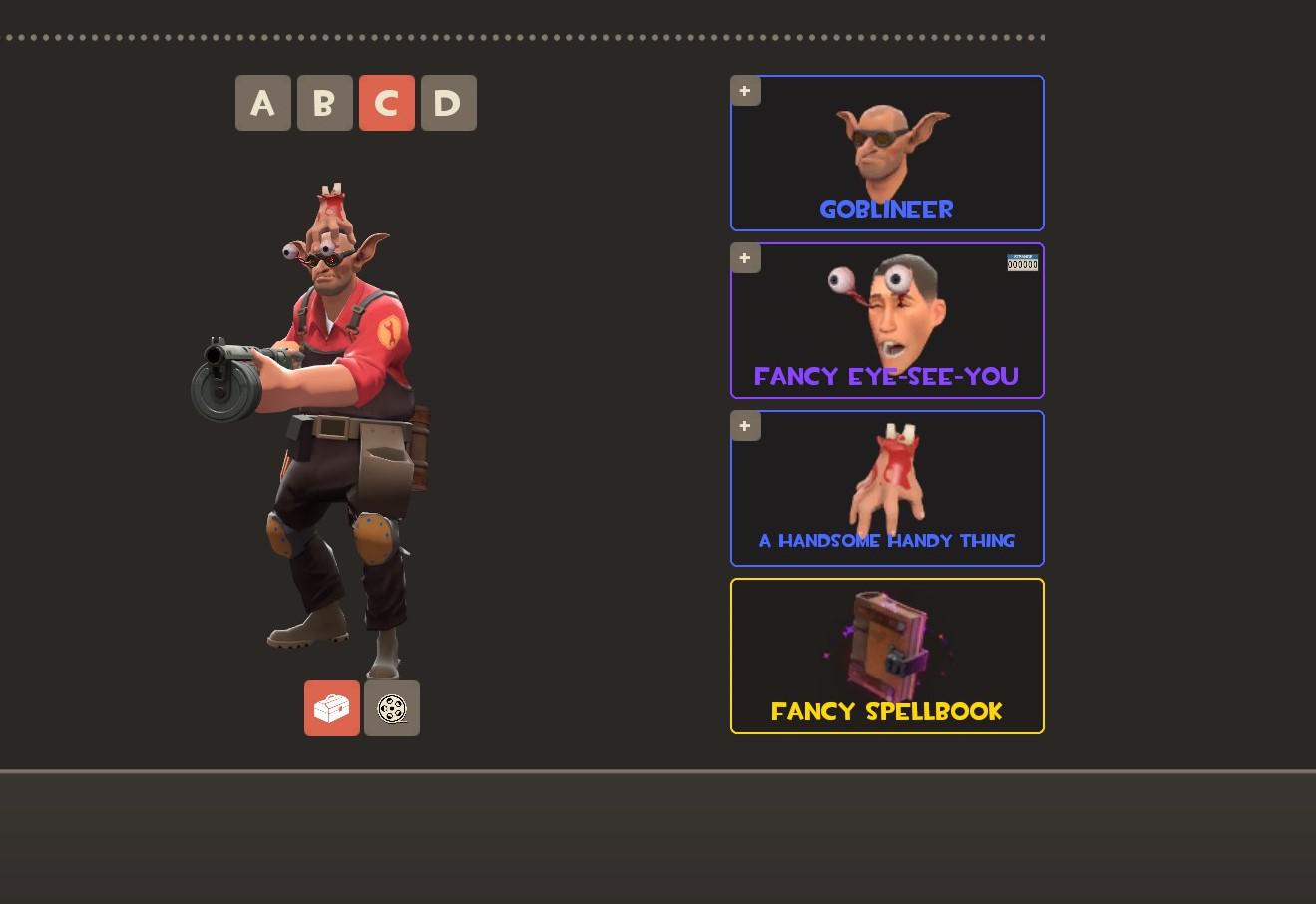Switch to loadout A tab
This screenshot has height=904, width=1316.
point(262,102)
